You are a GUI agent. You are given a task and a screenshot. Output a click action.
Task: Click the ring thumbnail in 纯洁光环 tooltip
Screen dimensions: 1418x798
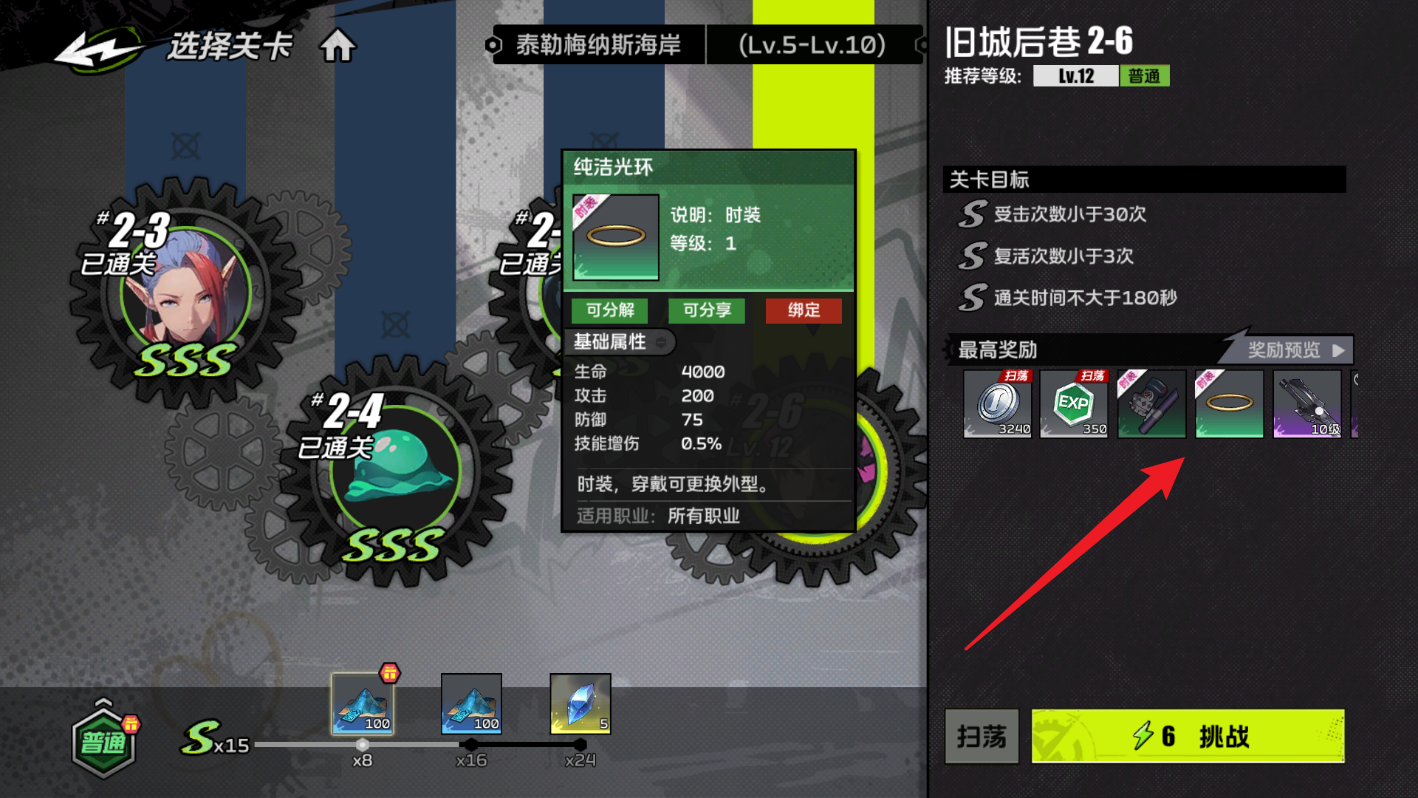coord(615,238)
